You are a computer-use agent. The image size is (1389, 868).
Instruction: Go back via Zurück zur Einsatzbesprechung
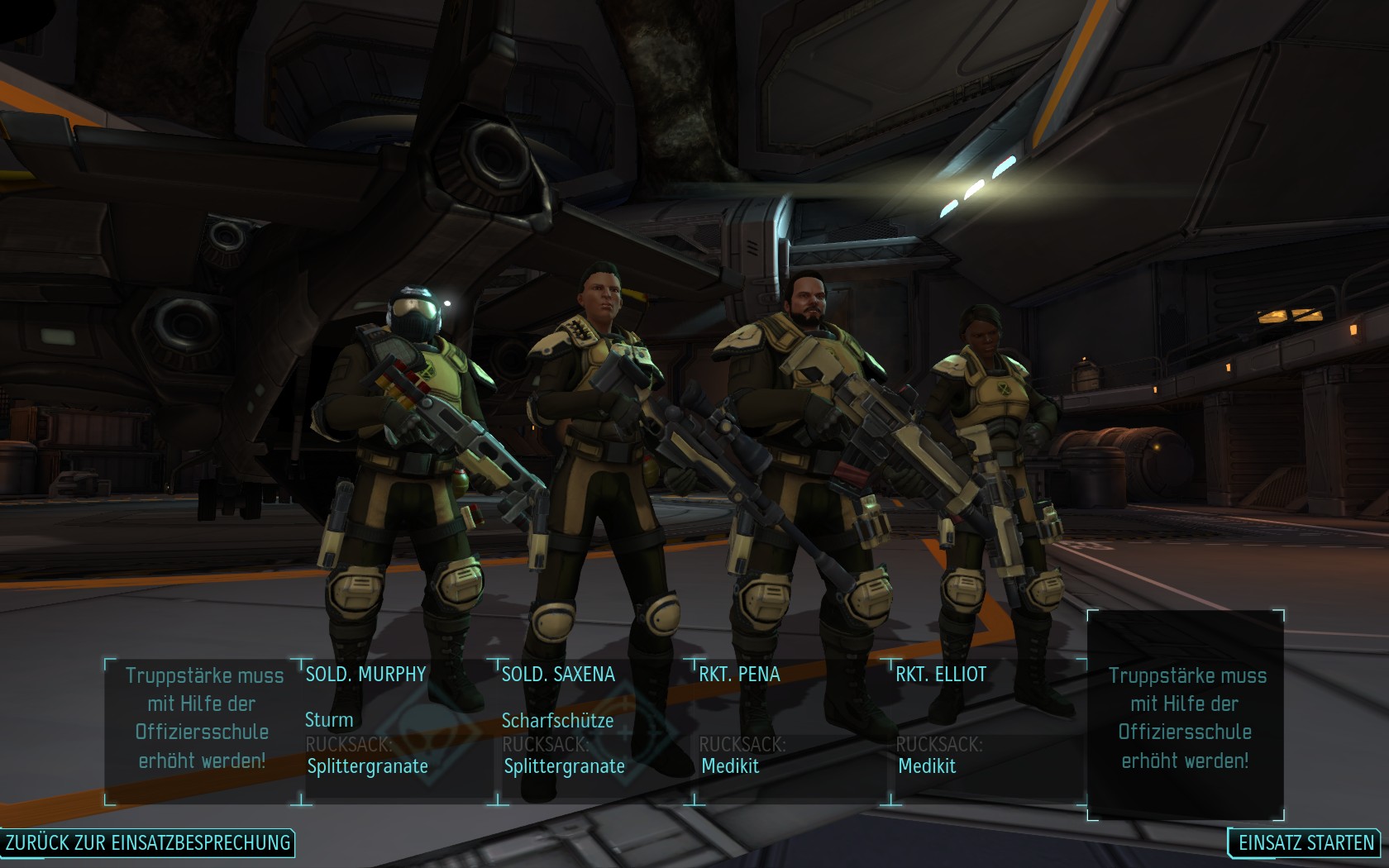click(148, 842)
